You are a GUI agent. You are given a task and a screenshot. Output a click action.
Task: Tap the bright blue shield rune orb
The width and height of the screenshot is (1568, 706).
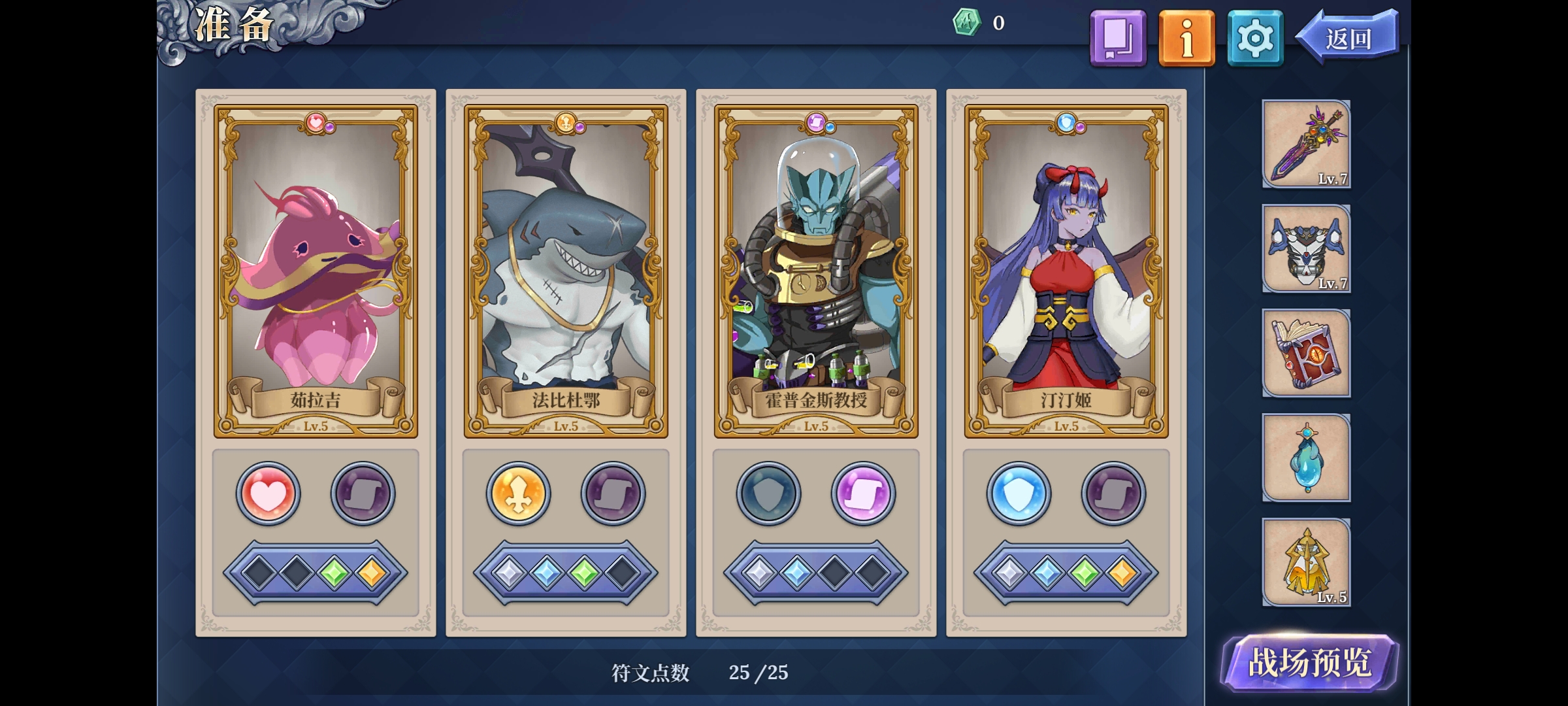click(1019, 494)
